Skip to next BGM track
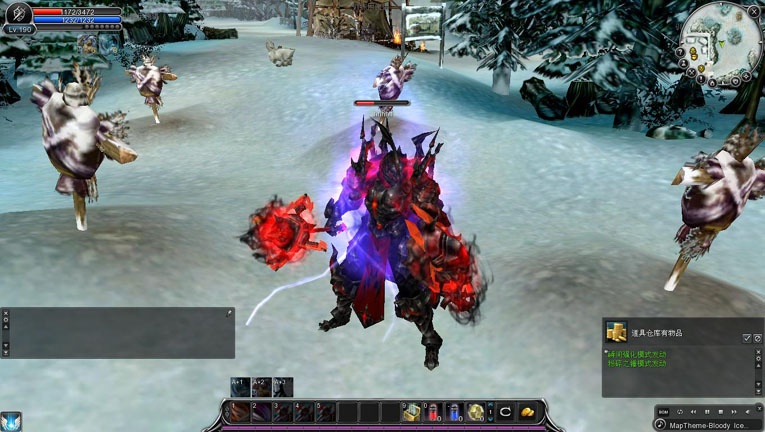 [734, 412]
